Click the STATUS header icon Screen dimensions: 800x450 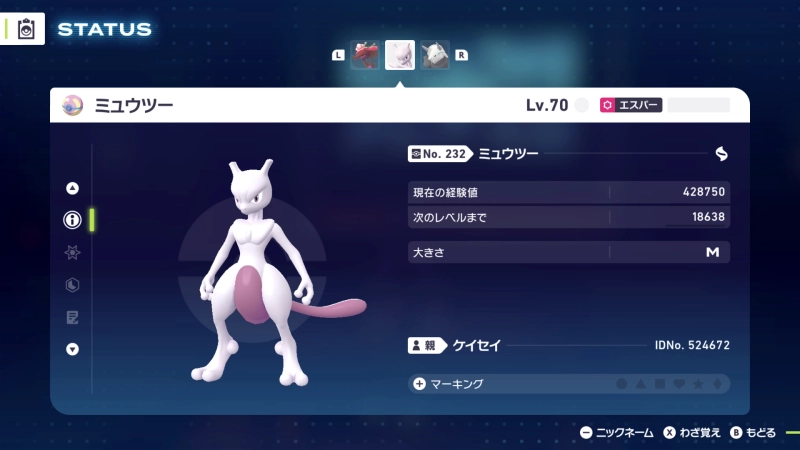coord(26,29)
